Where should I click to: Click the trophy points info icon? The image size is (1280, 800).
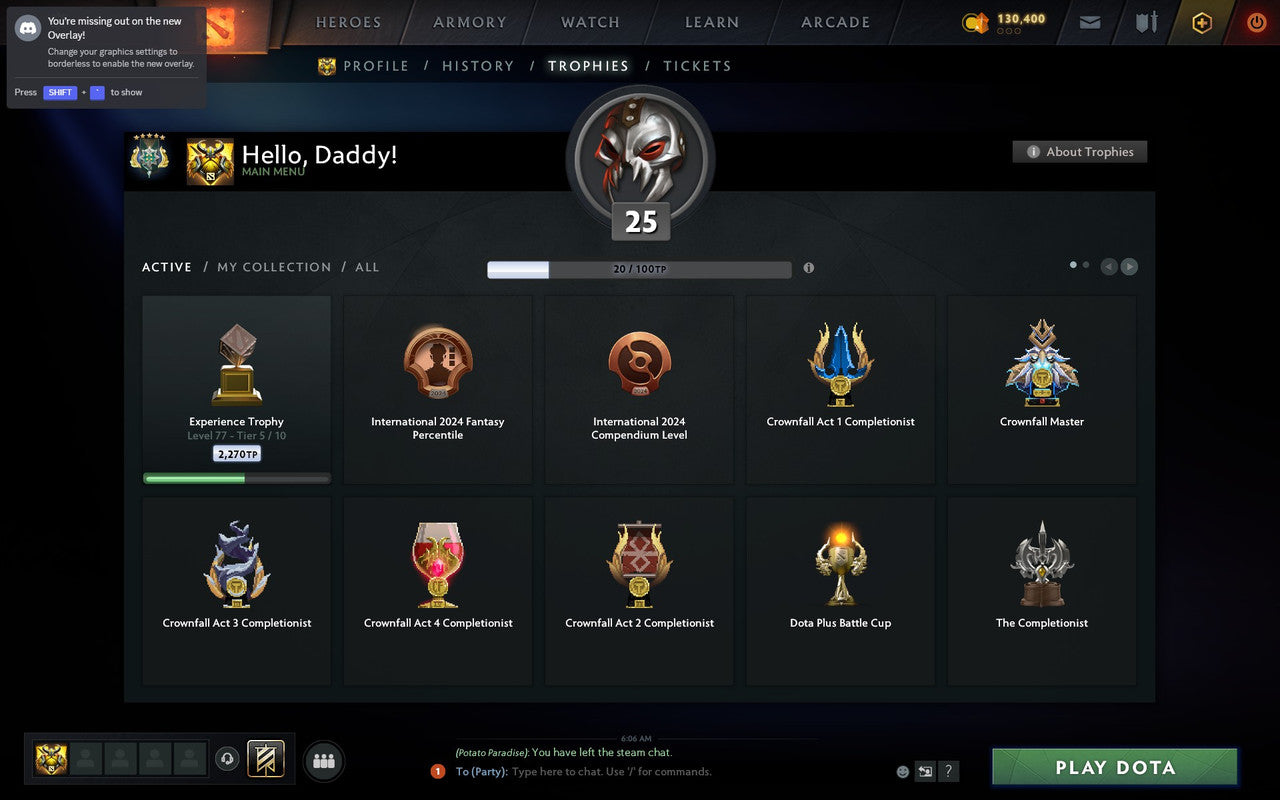pos(809,268)
